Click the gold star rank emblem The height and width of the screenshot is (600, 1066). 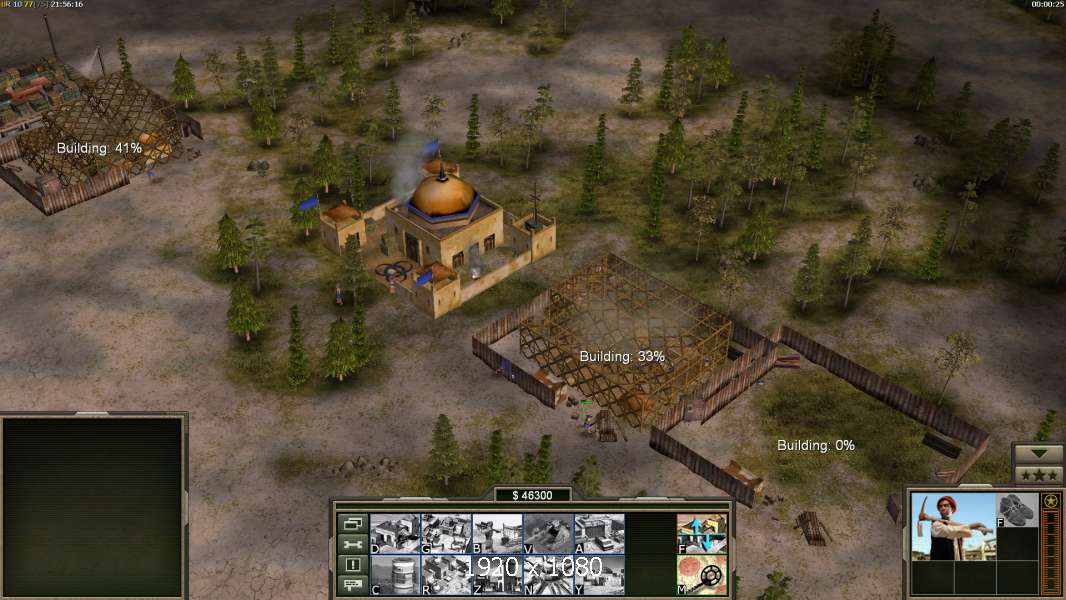pyautogui.click(x=1051, y=501)
